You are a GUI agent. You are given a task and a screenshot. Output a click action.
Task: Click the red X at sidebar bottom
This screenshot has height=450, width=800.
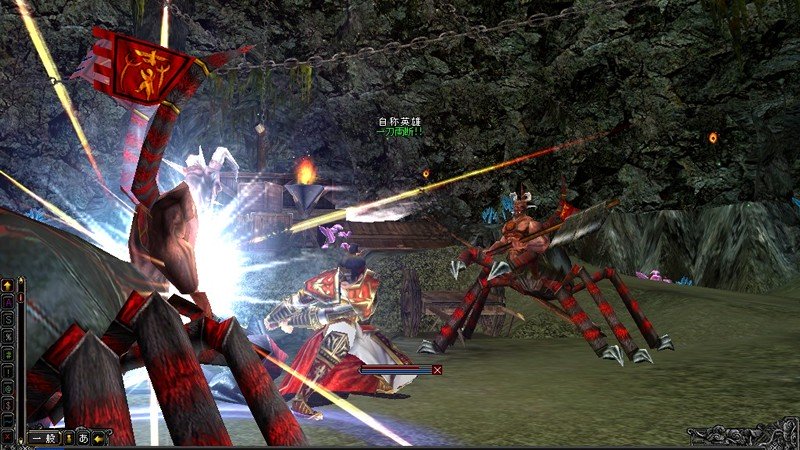7,435
